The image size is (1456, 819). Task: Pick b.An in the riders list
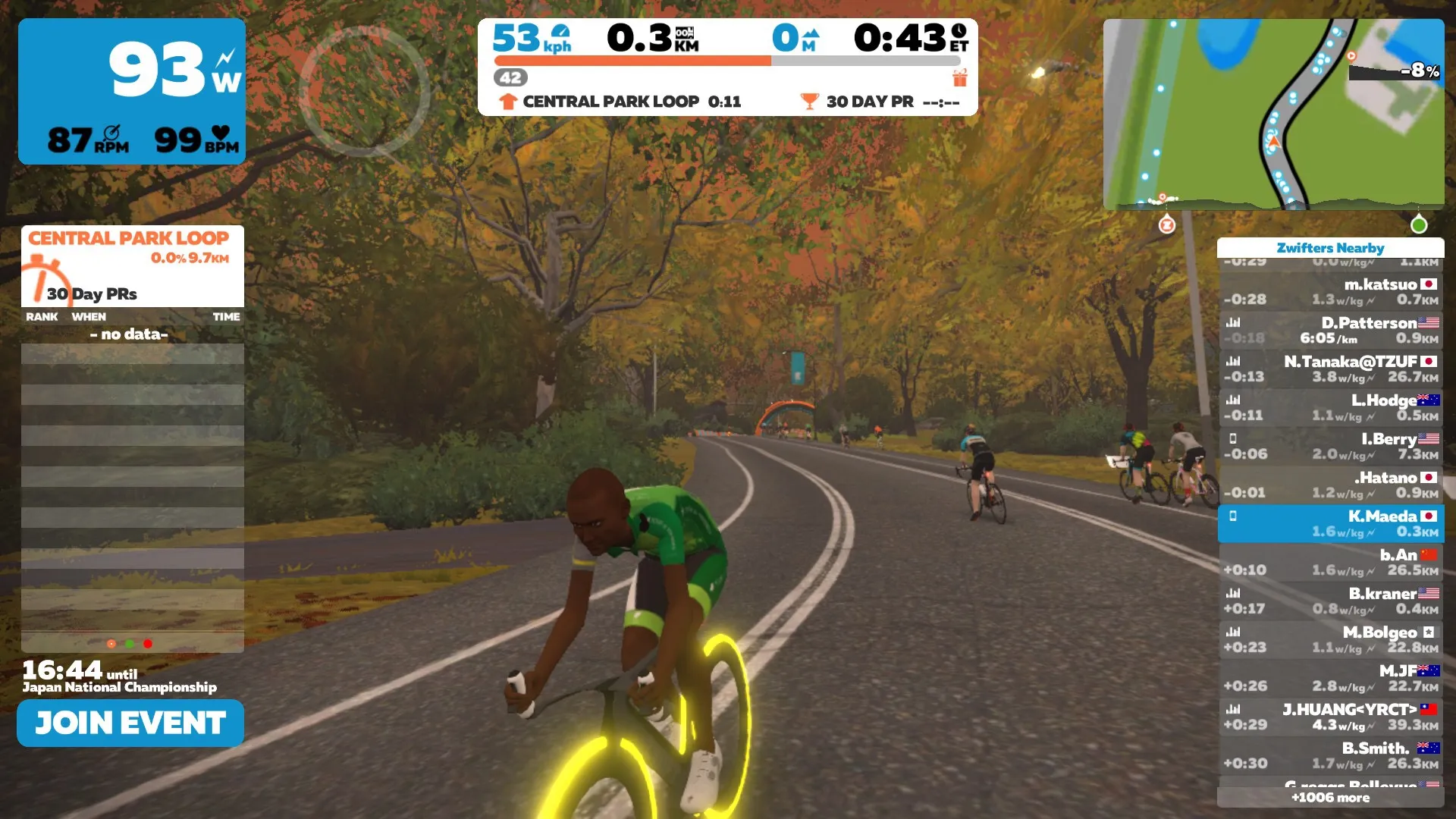pos(1331,563)
